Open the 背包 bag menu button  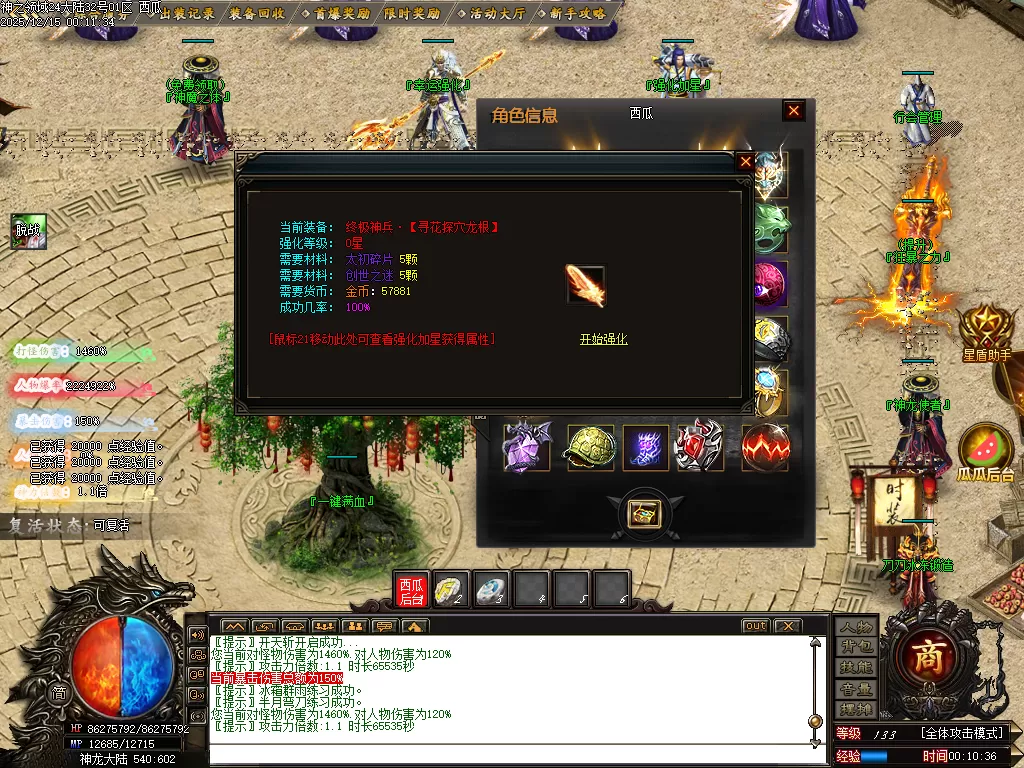[x=856, y=647]
